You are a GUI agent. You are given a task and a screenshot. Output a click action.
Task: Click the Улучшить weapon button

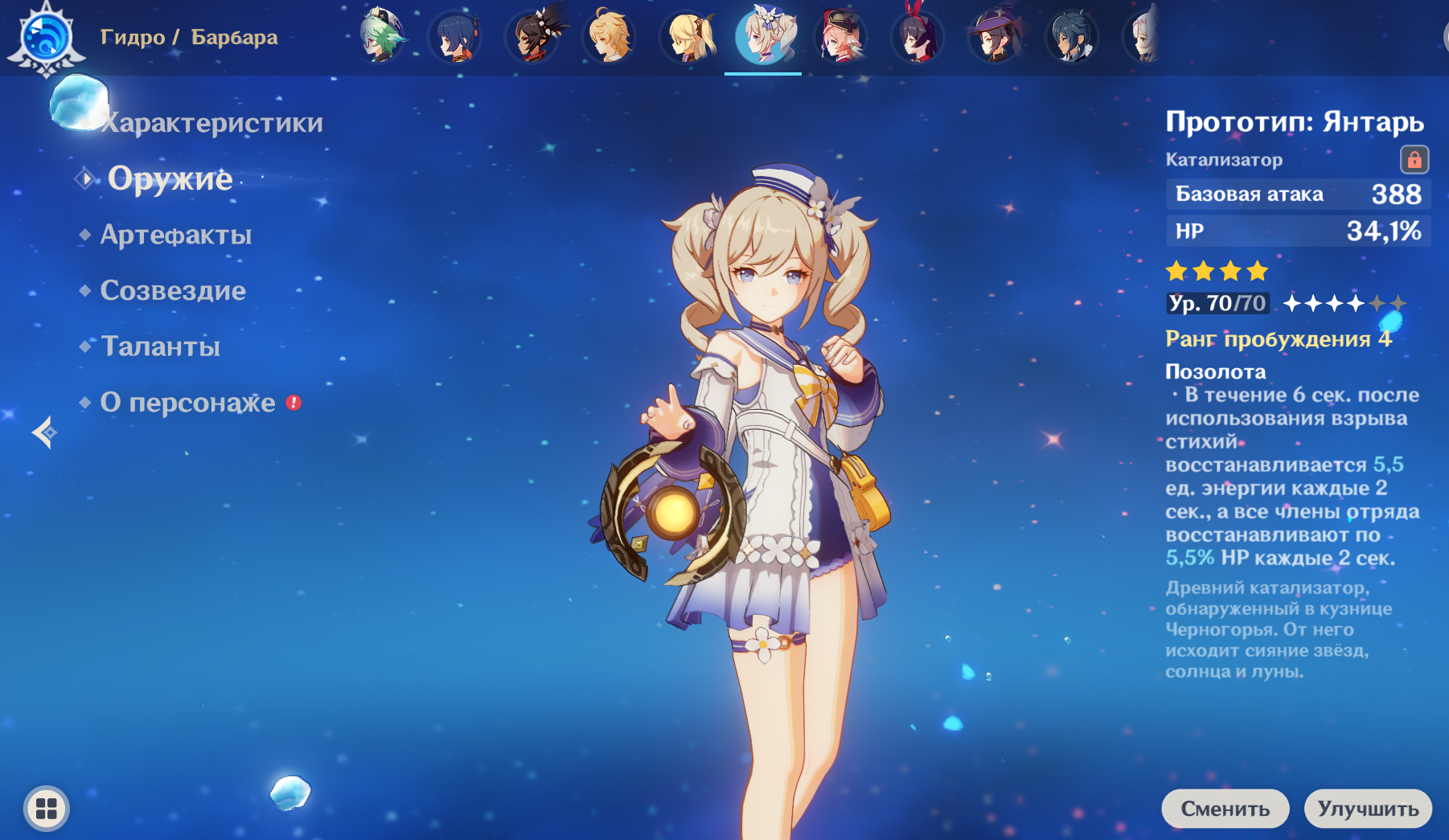pyautogui.click(x=1367, y=809)
